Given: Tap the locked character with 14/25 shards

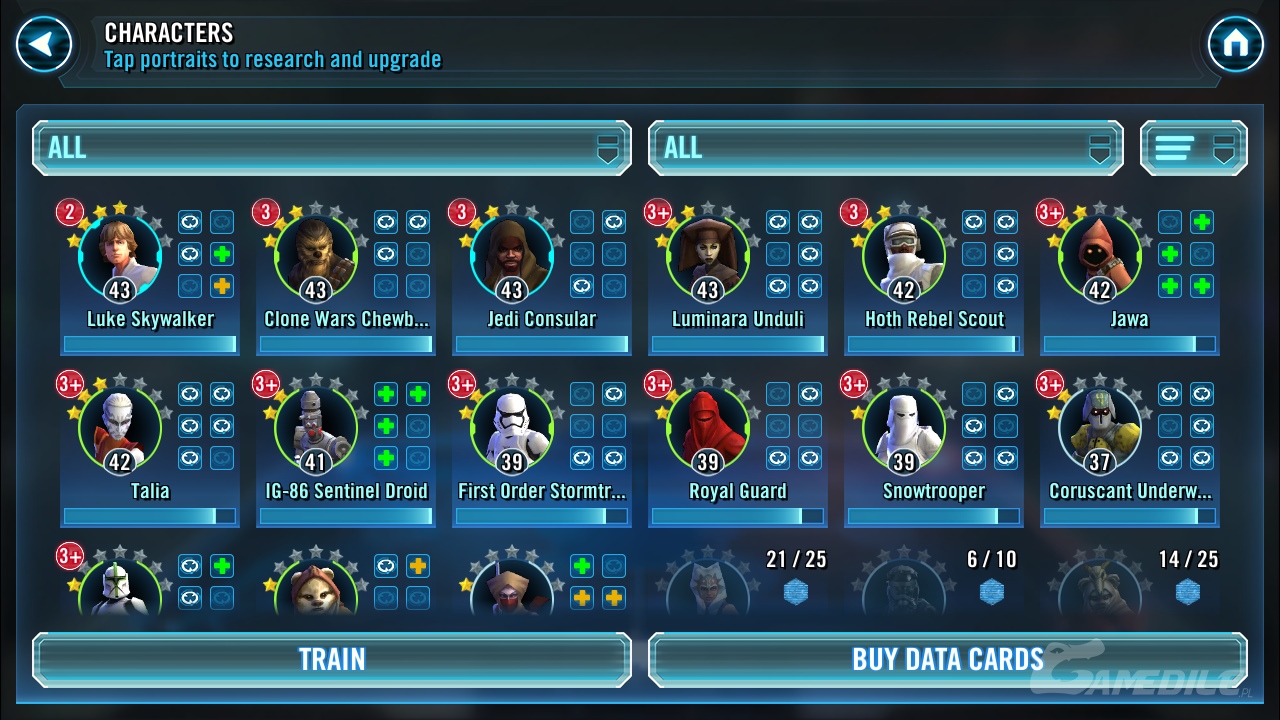Looking at the screenshot, I should [1100, 587].
